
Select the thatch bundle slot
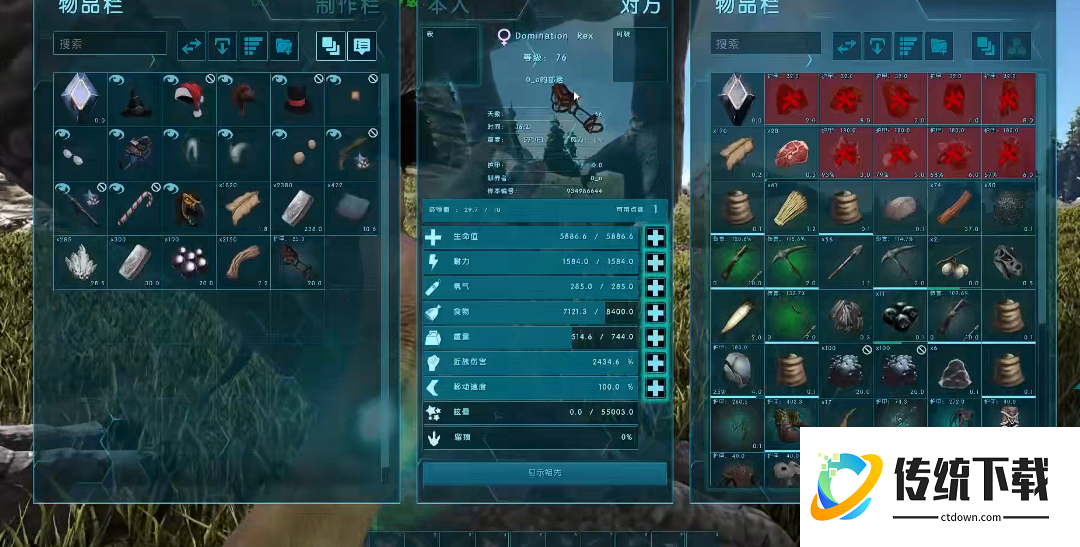(793, 207)
